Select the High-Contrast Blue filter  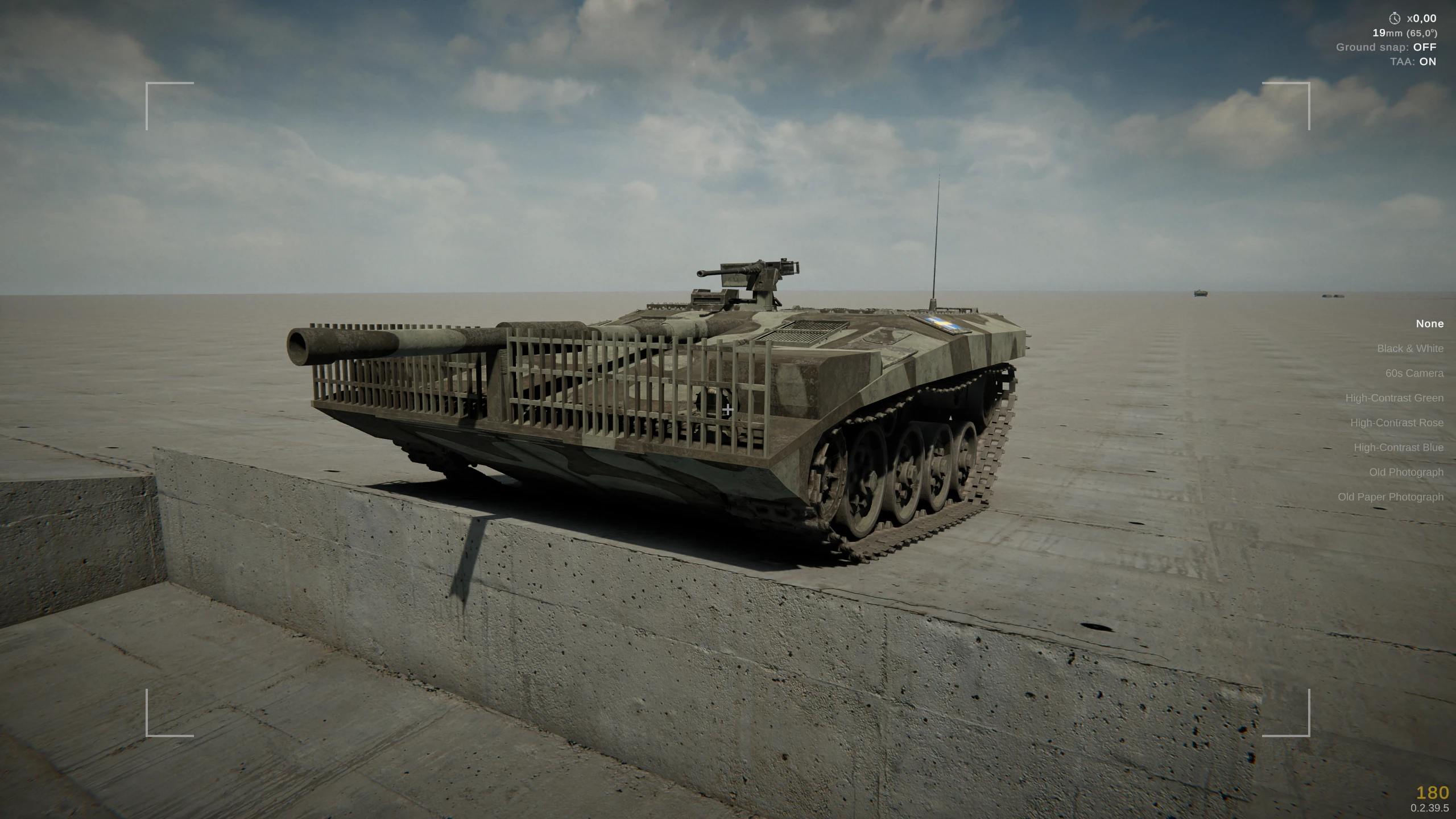pyautogui.click(x=1398, y=447)
